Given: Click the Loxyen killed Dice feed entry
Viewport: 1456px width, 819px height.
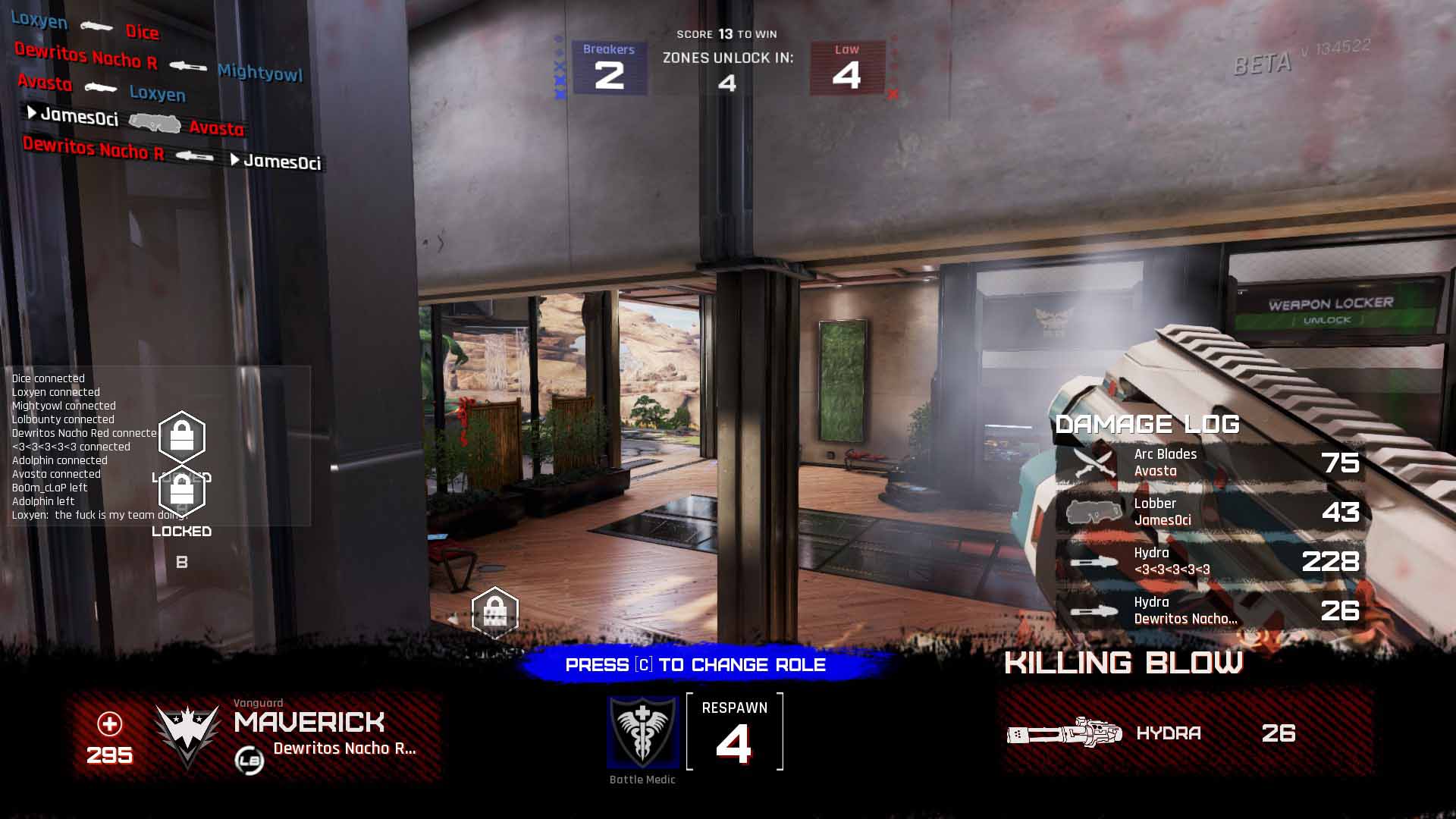Looking at the screenshot, I should pyautogui.click(x=85, y=27).
